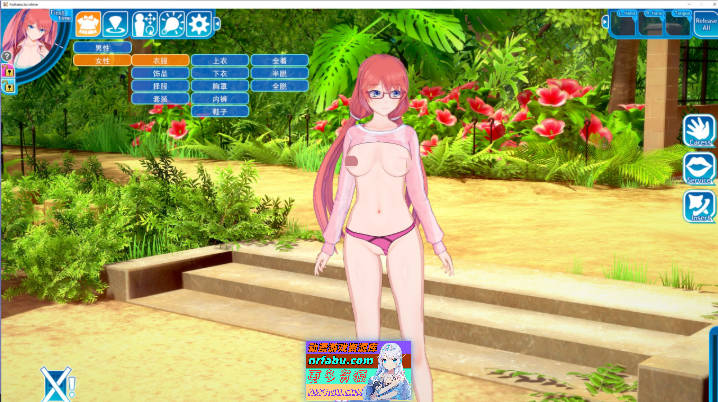Toggle the 内裤 clothing item

[x=219, y=99]
